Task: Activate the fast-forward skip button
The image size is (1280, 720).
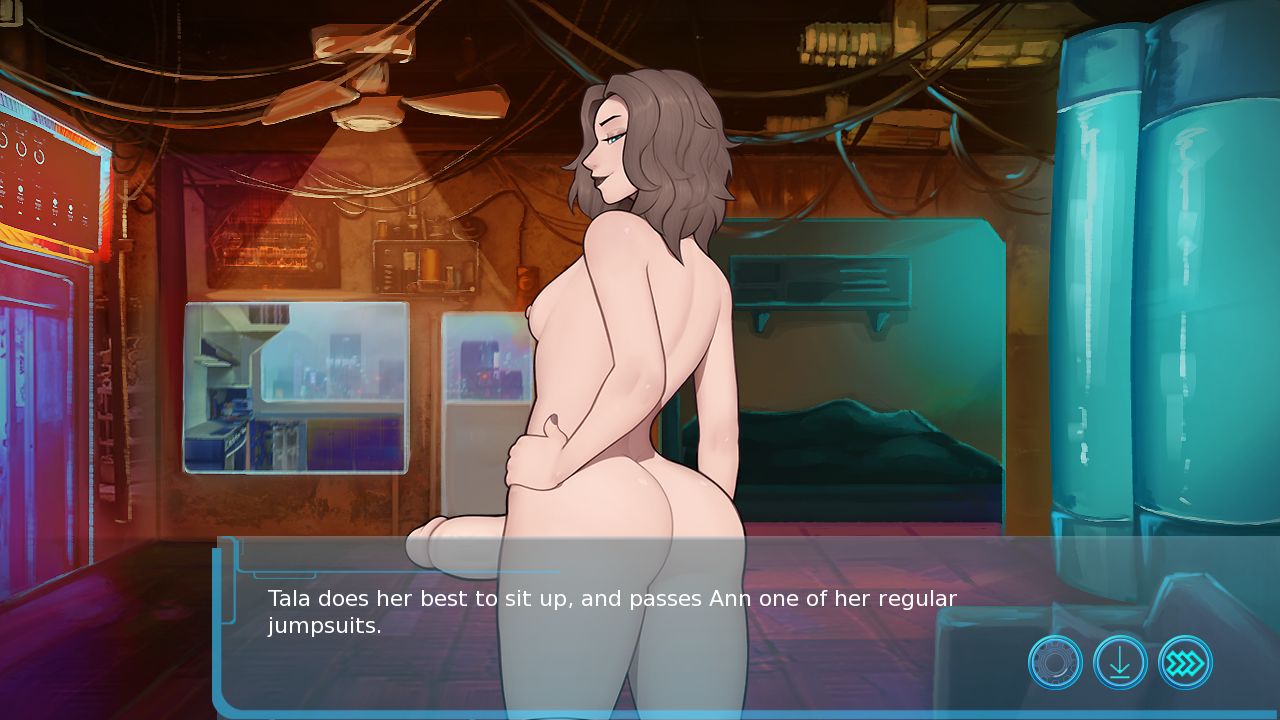Action: pos(1185,662)
